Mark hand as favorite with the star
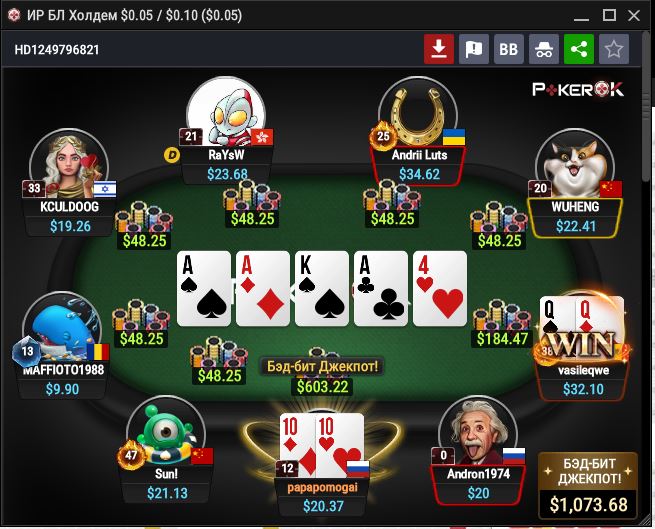Viewport: 655px width, 529px height. click(613, 48)
